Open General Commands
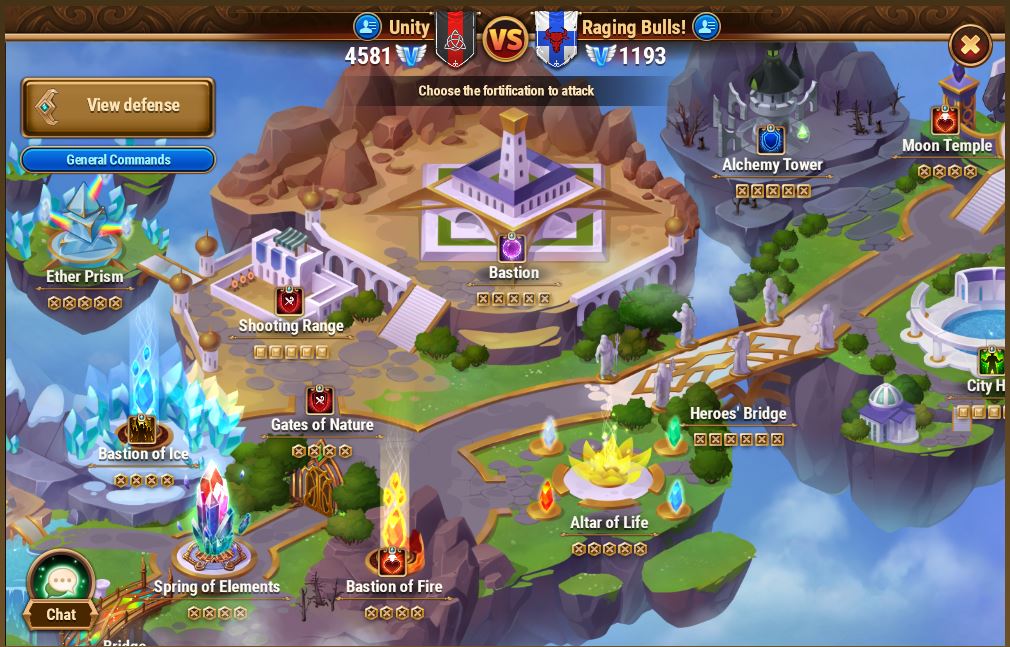This screenshot has width=1010, height=647. click(118, 160)
